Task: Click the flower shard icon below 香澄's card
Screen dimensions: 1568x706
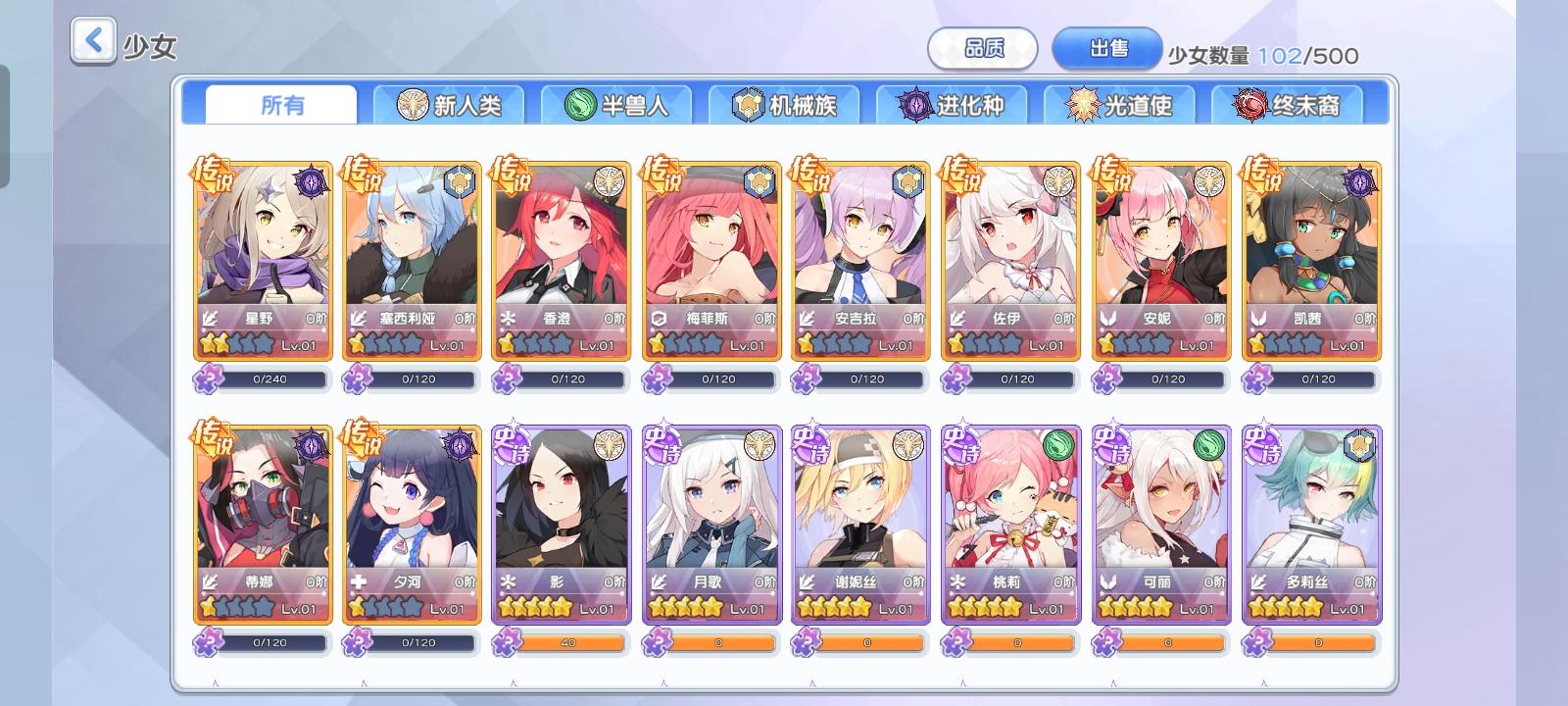Action: coord(511,379)
